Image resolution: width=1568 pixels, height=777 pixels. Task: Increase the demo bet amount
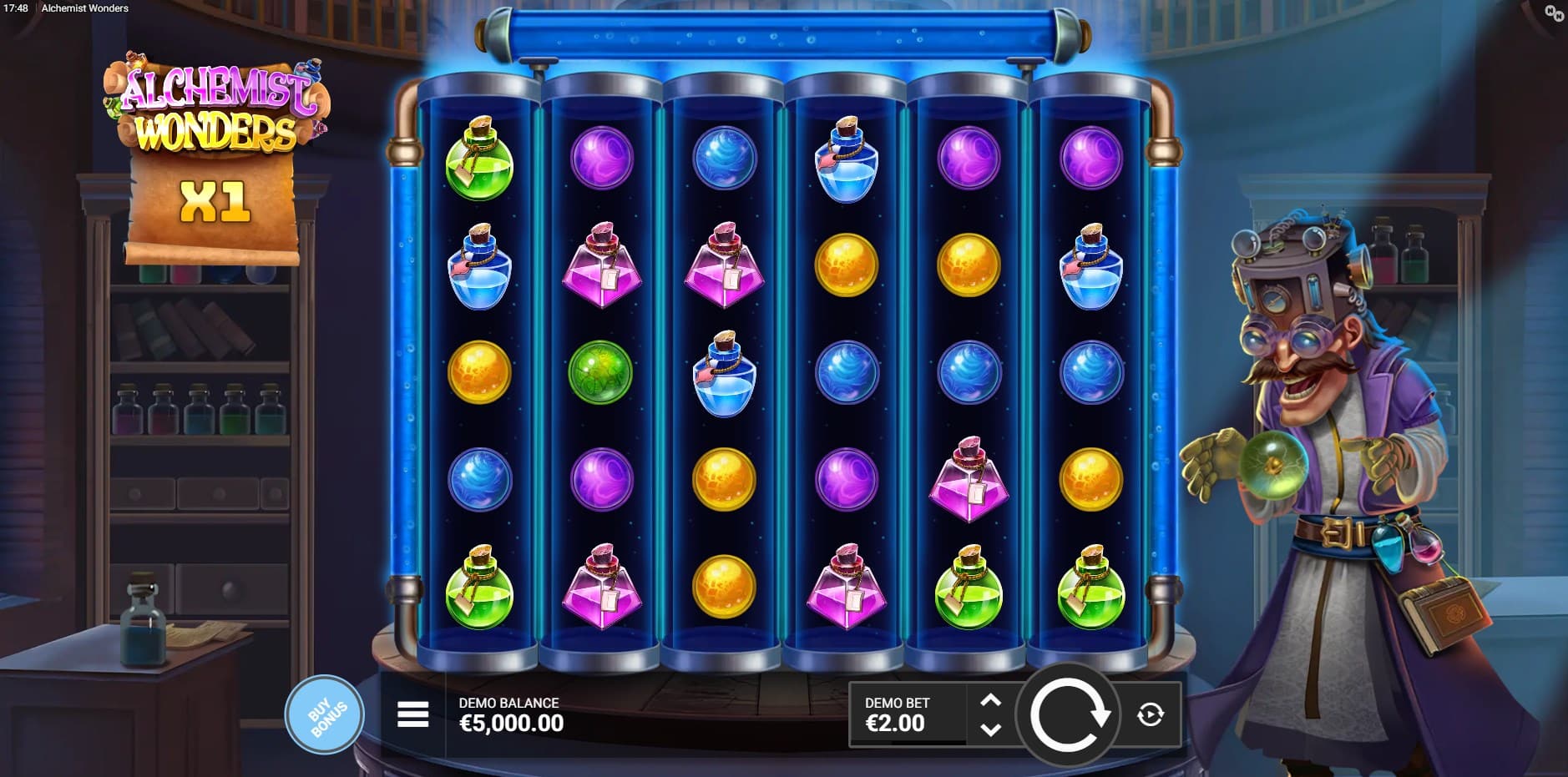990,700
